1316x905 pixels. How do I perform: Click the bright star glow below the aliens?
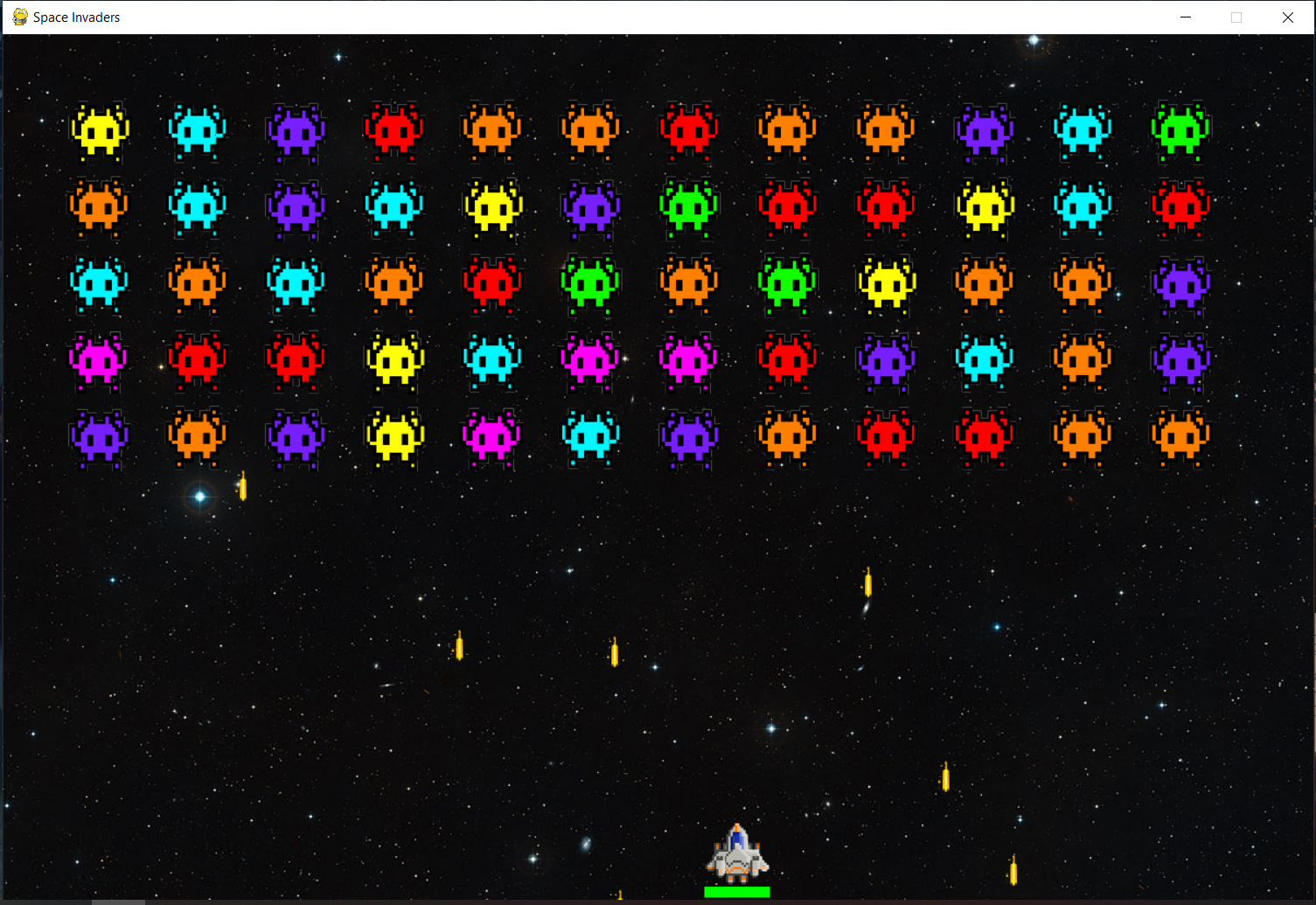[x=199, y=497]
